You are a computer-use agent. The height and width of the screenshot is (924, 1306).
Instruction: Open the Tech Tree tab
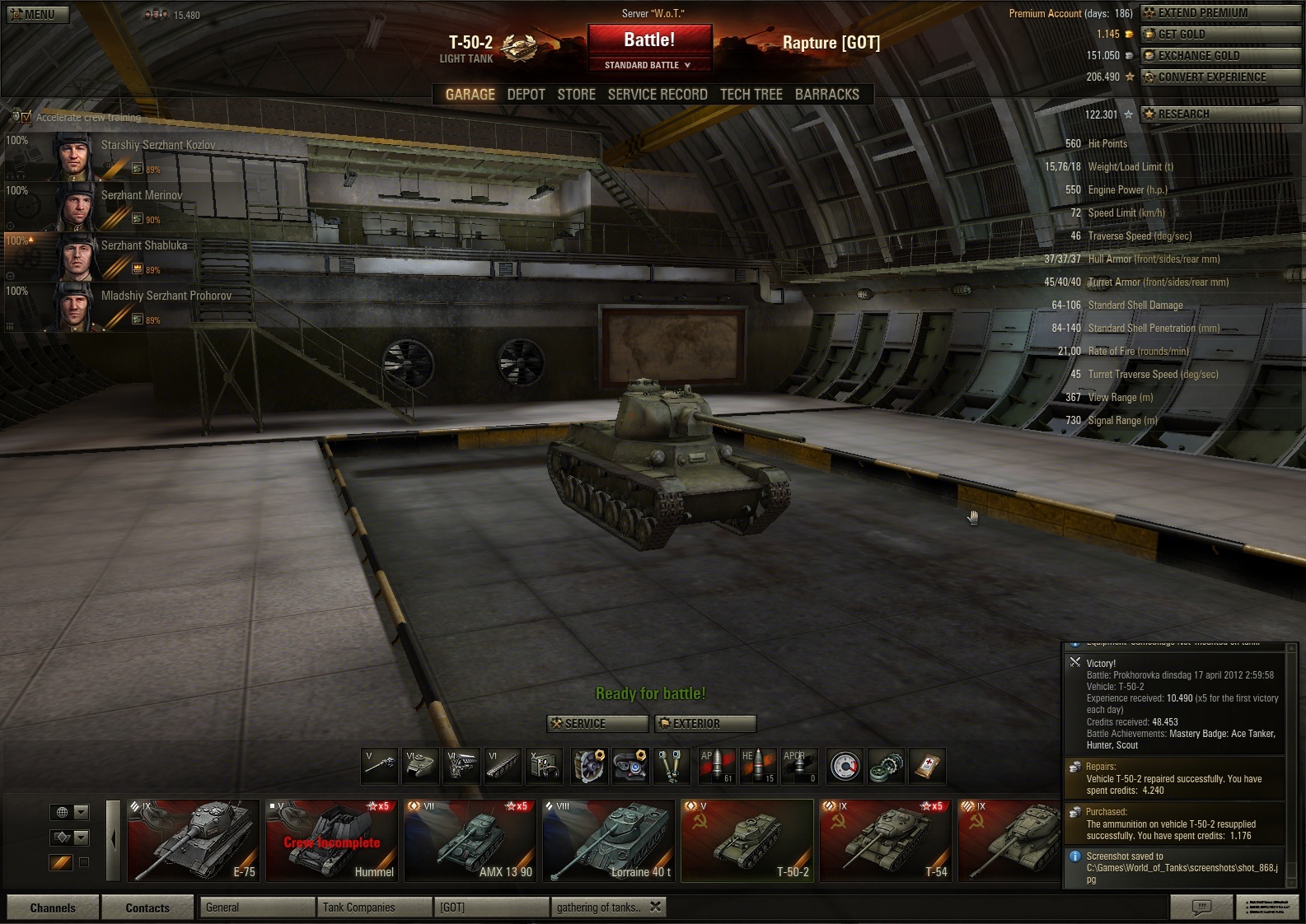point(751,95)
